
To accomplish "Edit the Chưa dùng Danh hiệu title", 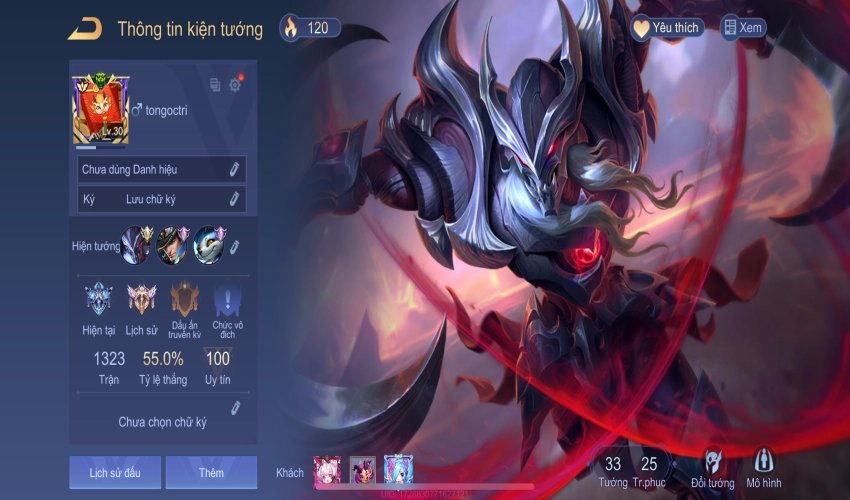I will point(234,169).
